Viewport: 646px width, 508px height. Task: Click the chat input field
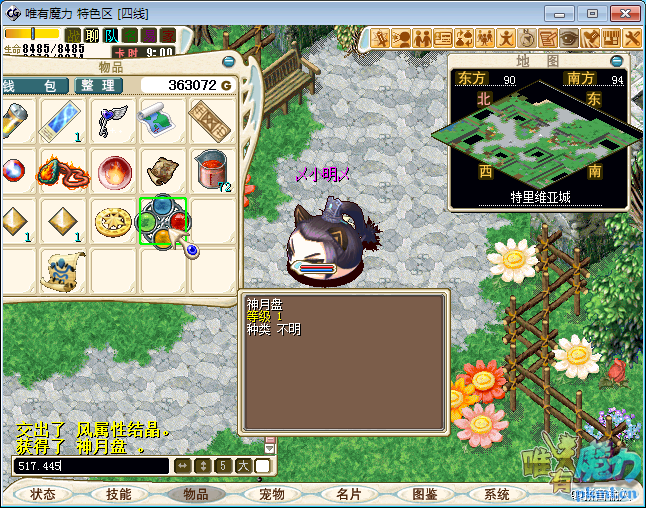pos(90,466)
